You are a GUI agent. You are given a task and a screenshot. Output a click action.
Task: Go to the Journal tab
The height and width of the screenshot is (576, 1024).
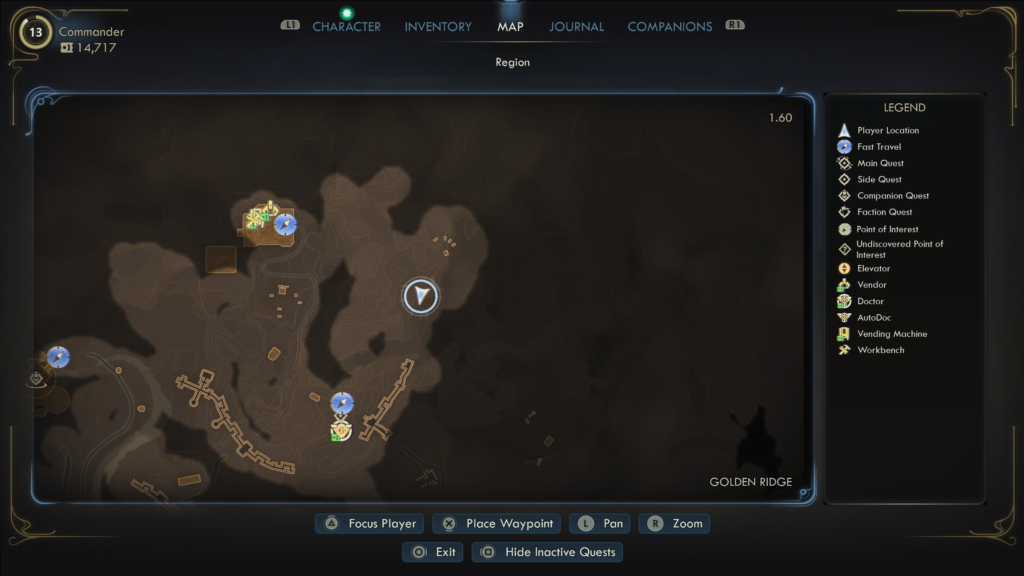click(x=577, y=27)
